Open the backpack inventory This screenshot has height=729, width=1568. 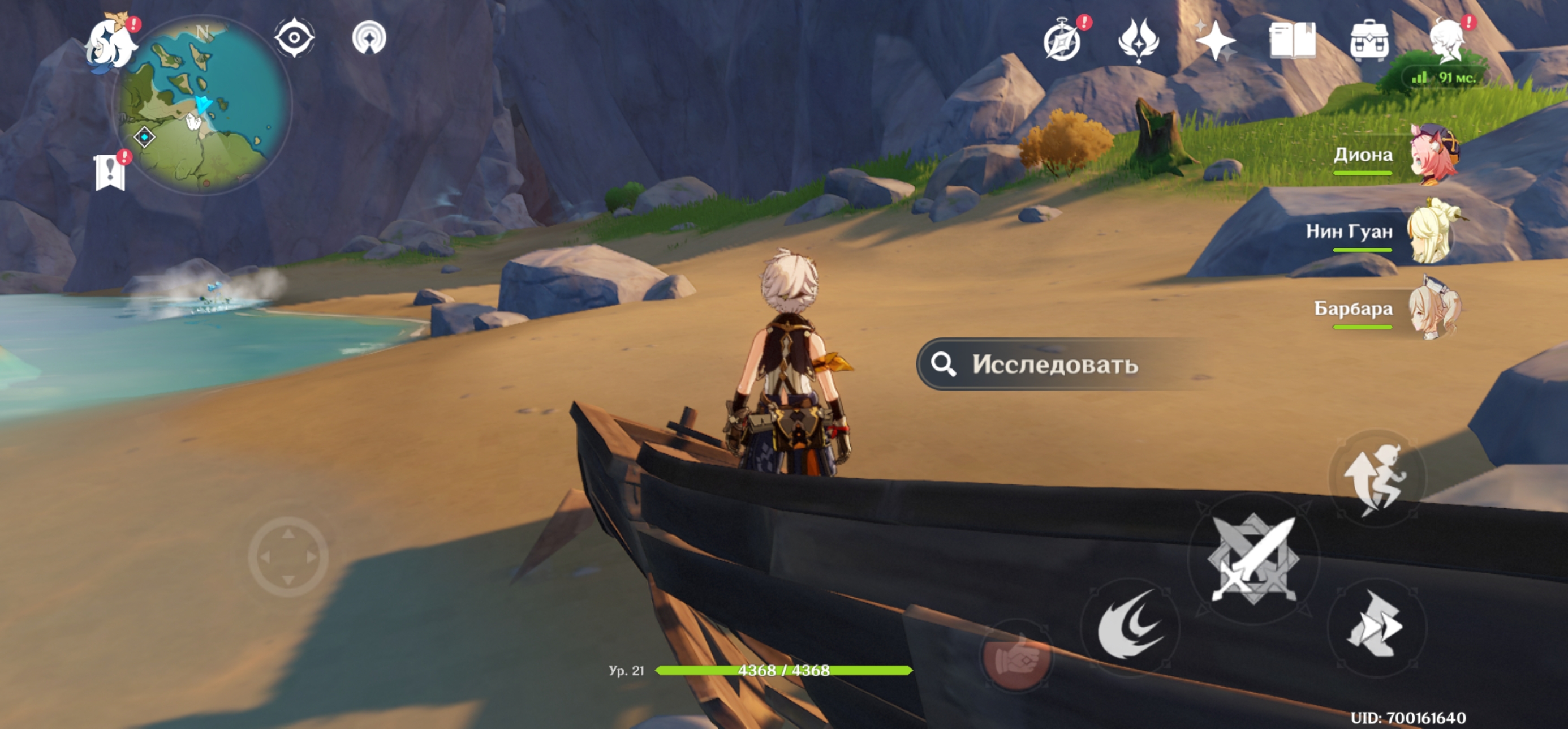click(x=1369, y=40)
